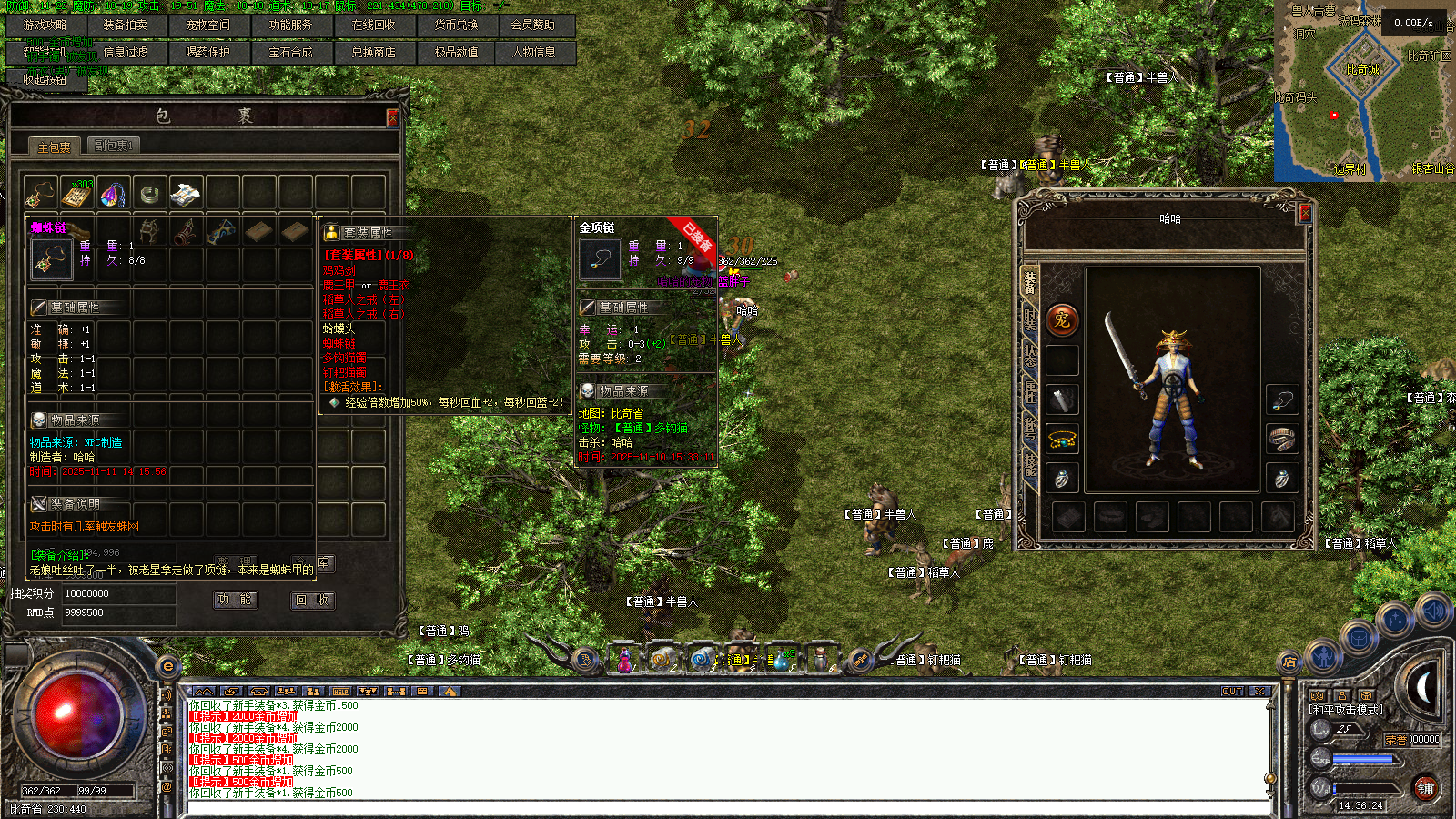1456x819 pixels.
Task: Open the 货币兑换 currency exchange
Action: coord(457,25)
